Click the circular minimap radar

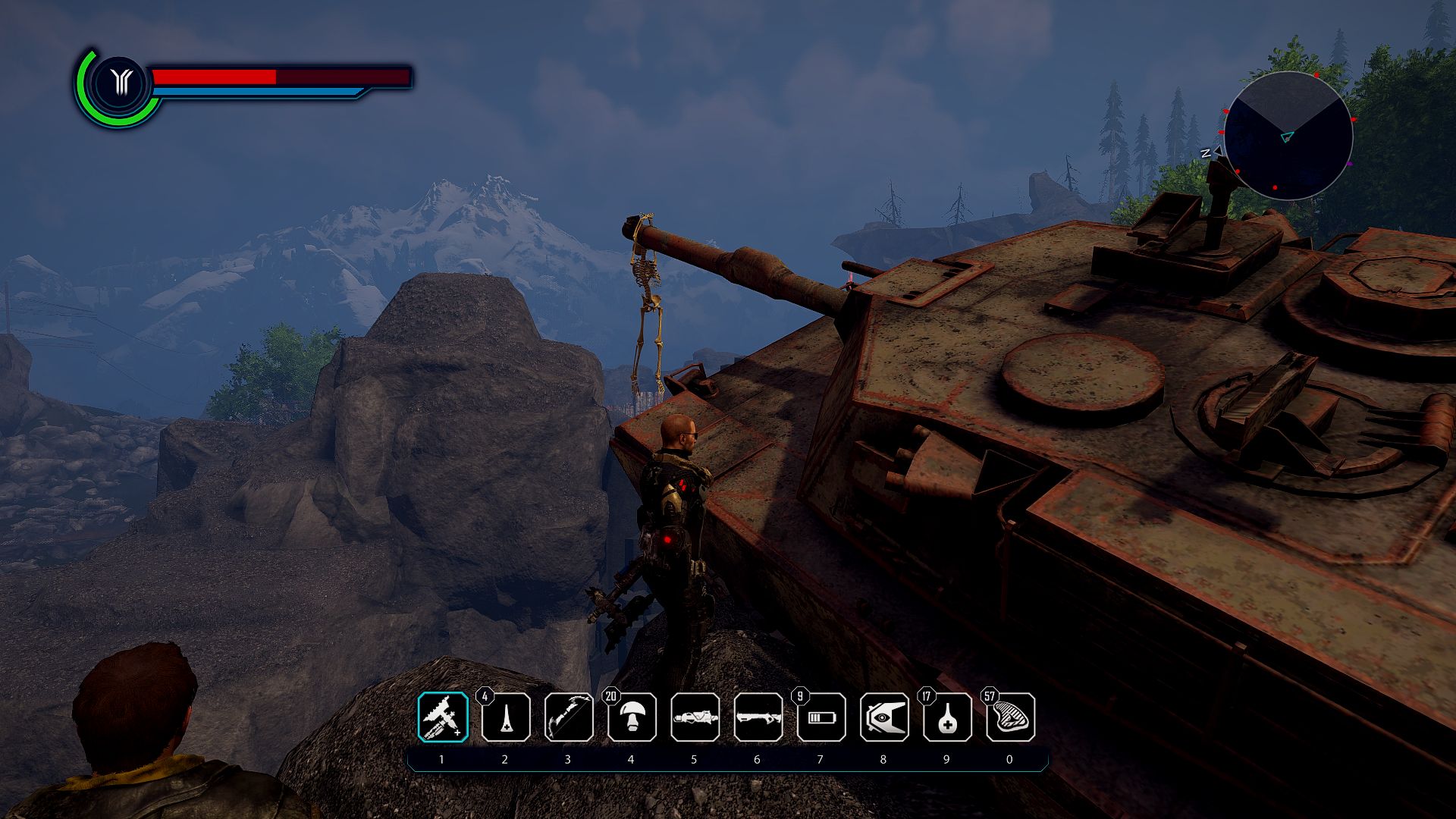[x=1288, y=136]
